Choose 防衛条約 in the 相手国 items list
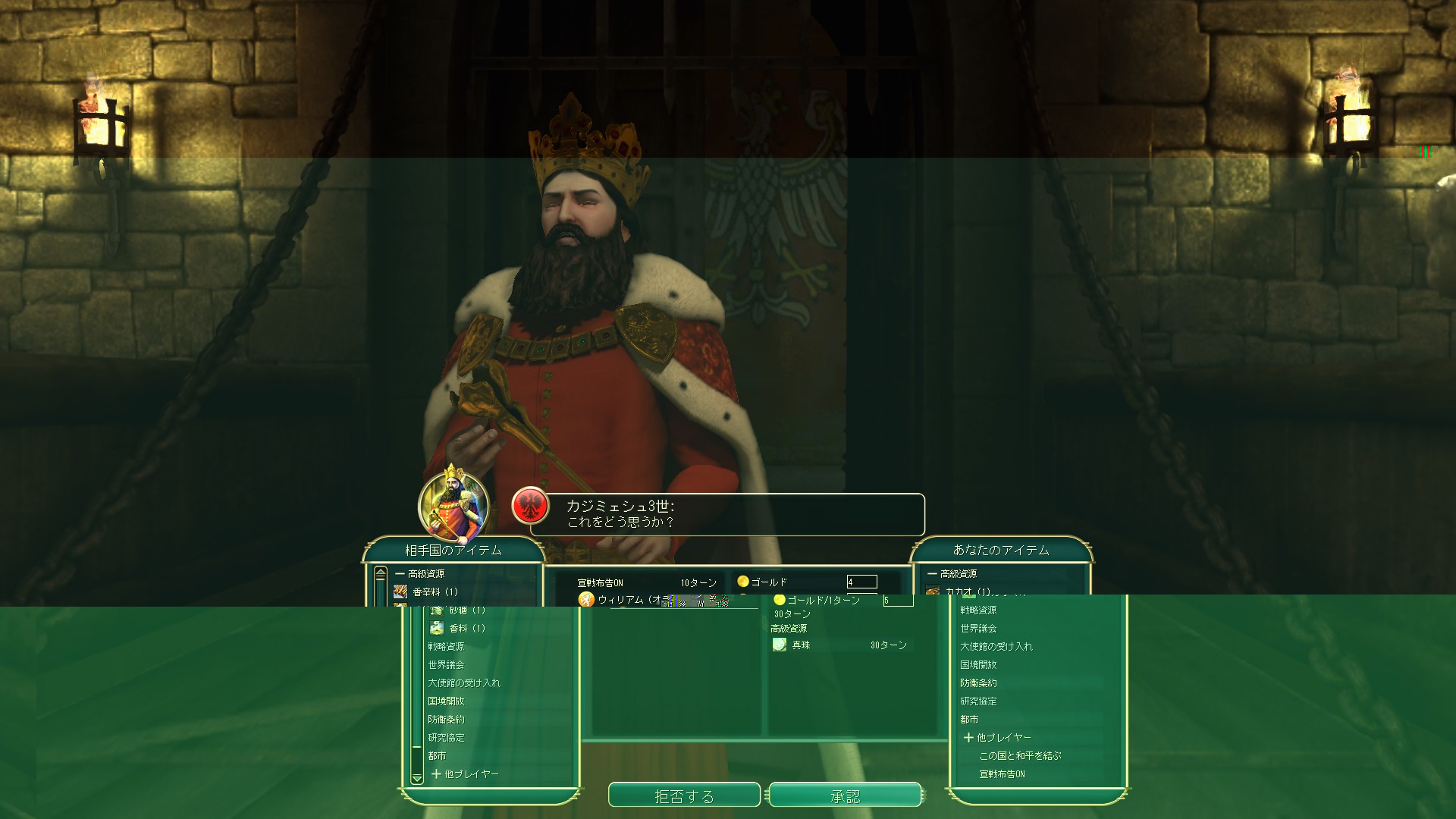 click(446, 719)
